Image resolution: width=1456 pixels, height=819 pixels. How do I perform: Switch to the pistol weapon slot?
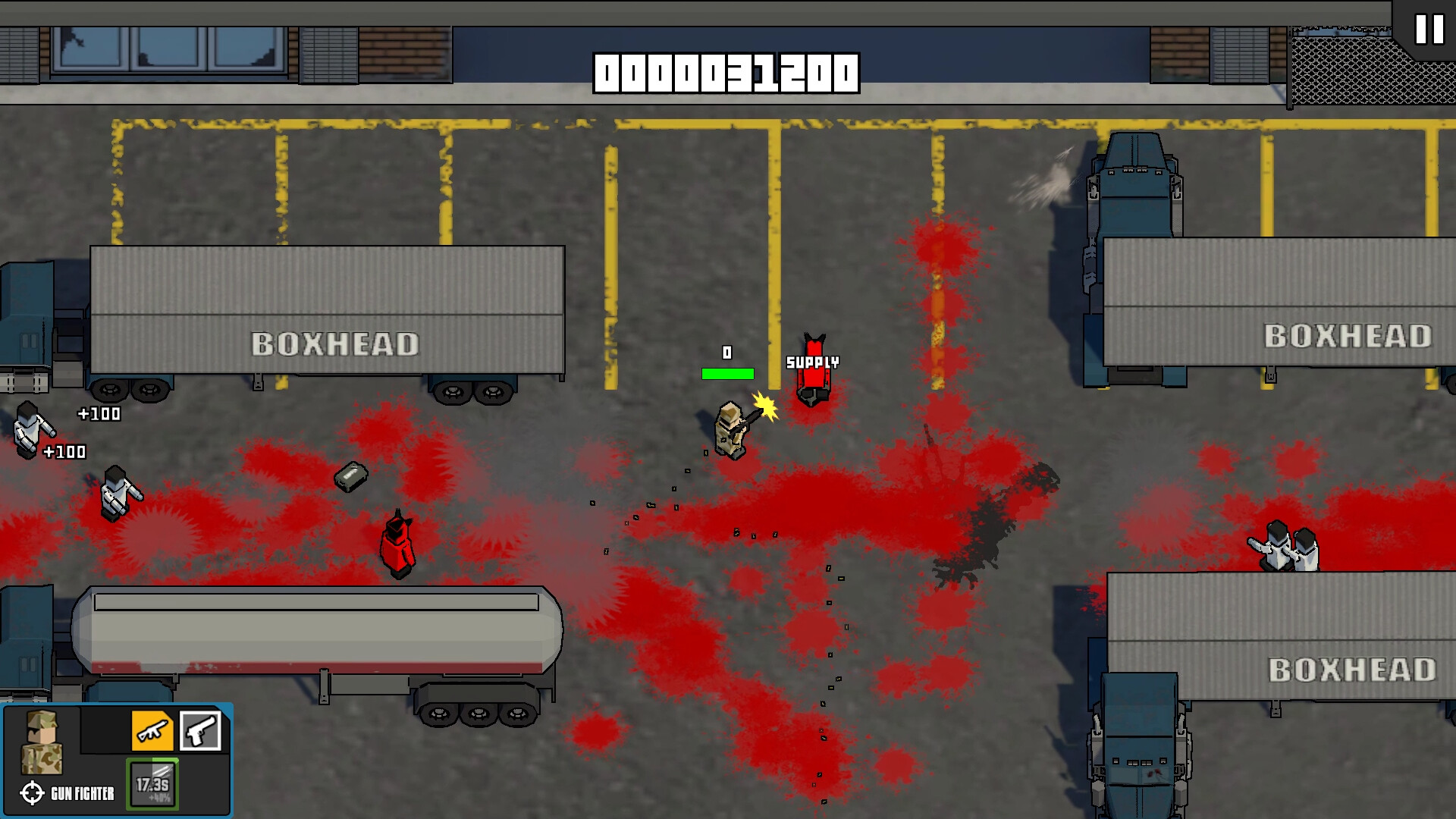[201, 730]
